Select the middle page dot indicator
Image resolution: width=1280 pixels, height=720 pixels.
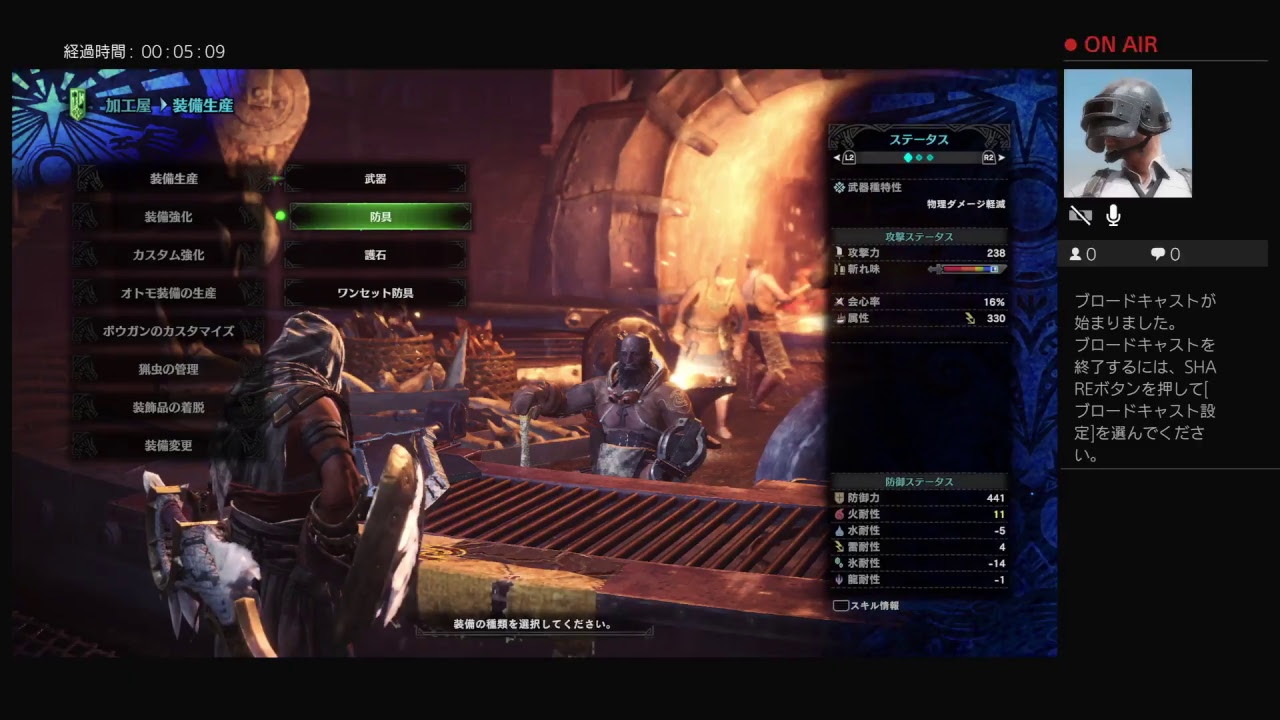[x=918, y=158]
